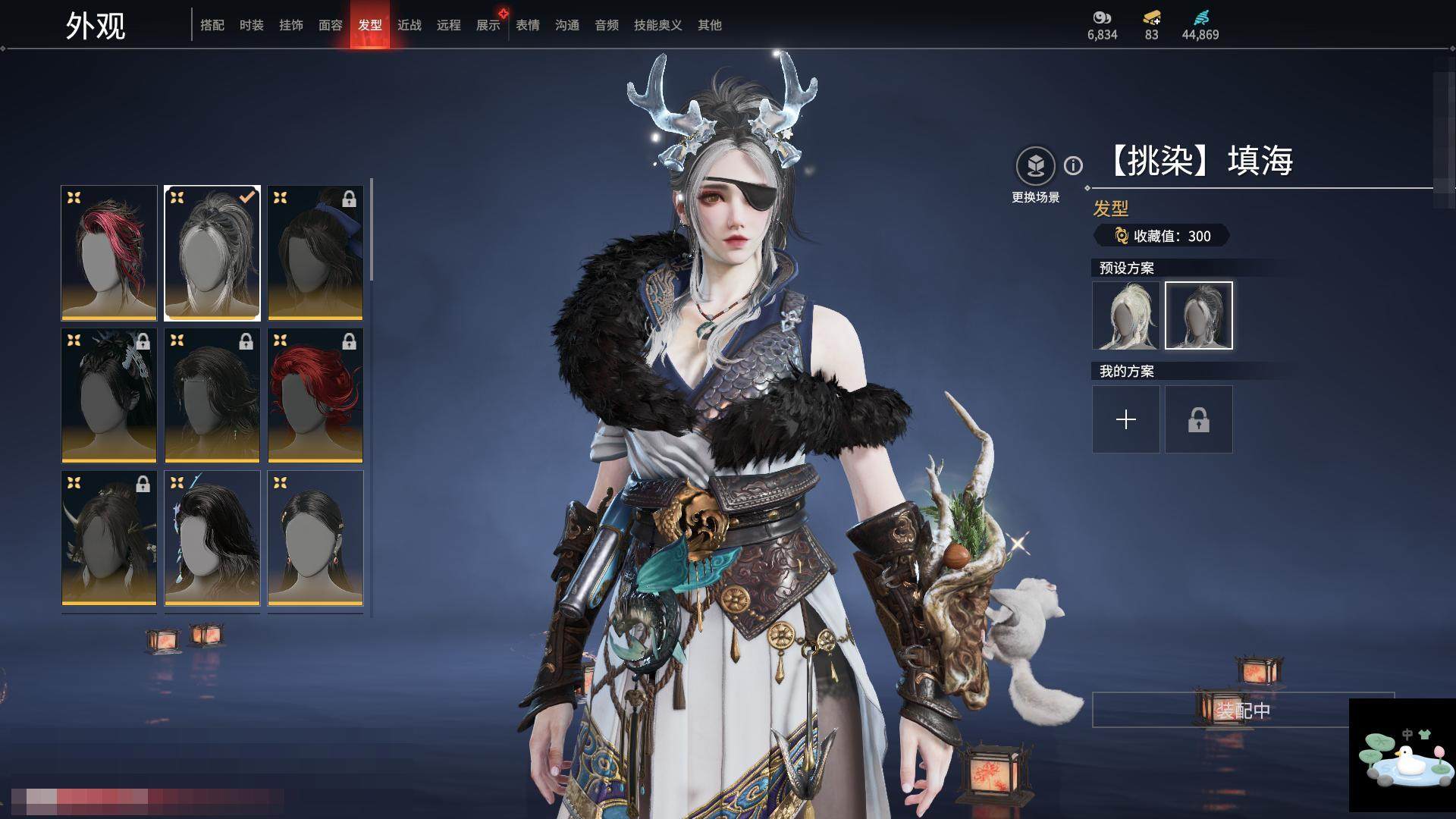Open the 展示 tab with red badge

[x=488, y=25]
